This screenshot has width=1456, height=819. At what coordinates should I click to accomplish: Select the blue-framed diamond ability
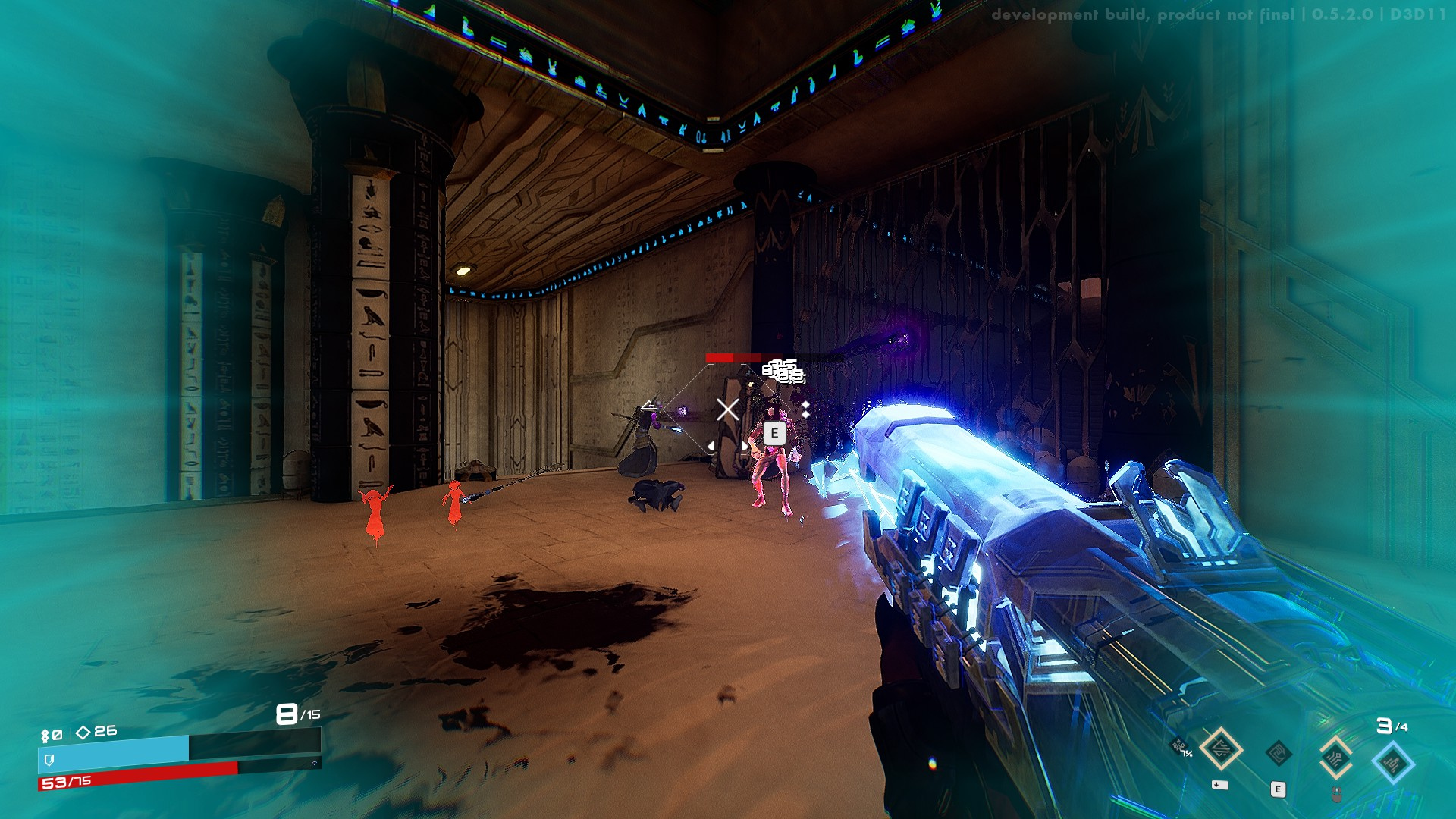coord(1393,762)
